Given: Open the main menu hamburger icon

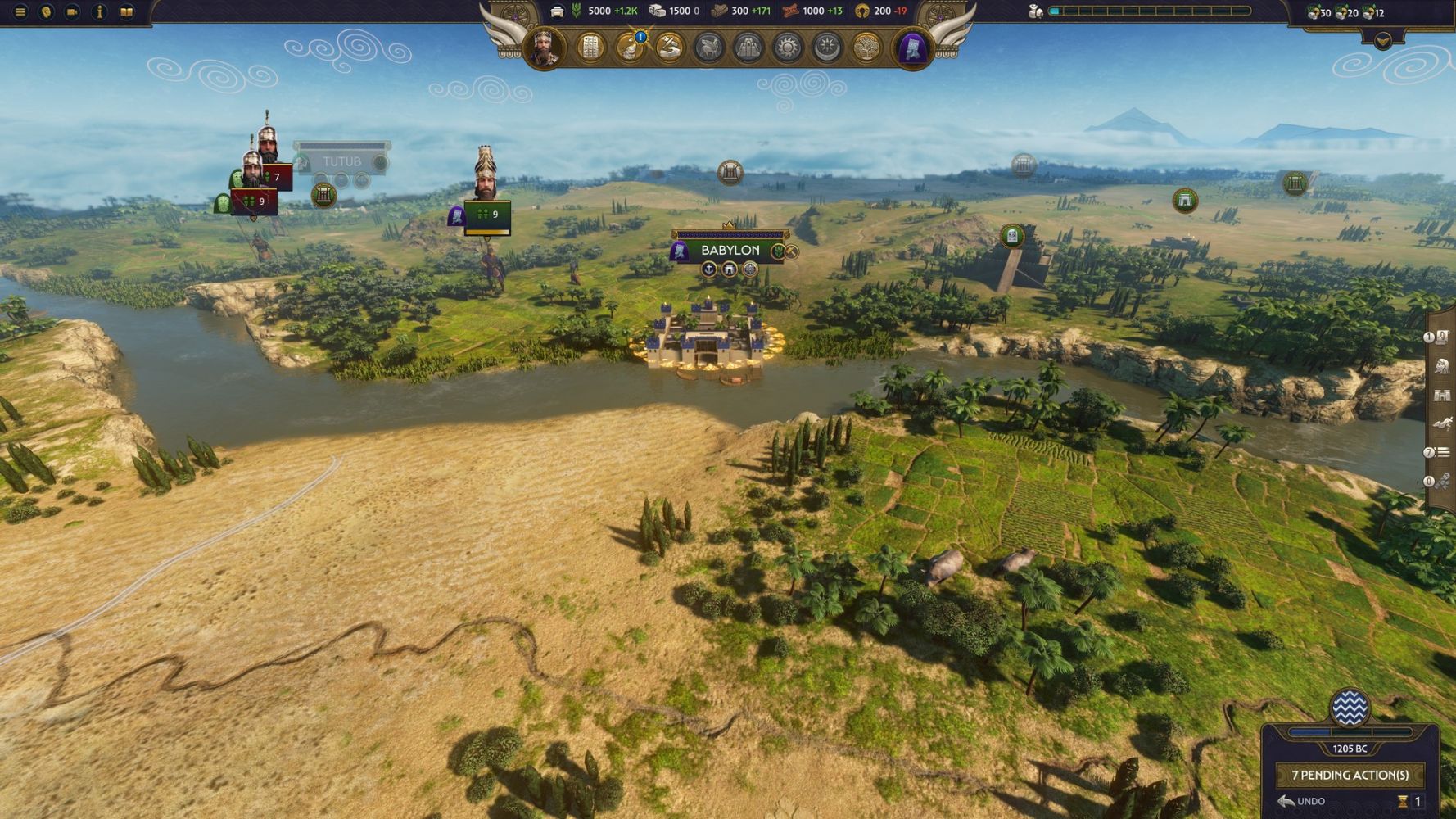Looking at the screenshot, I should [20, 12].
